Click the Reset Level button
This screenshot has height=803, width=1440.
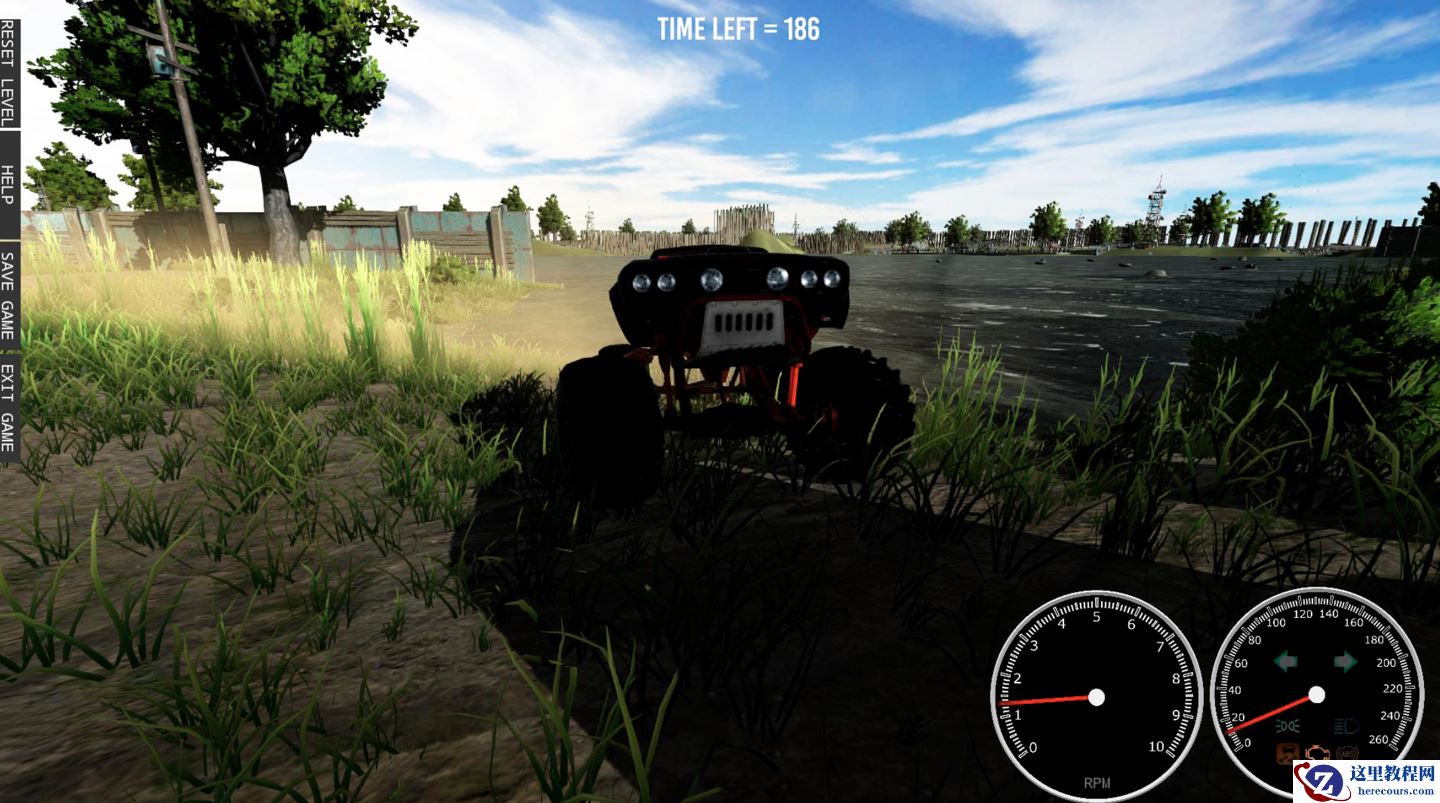pyautogui.click(x=8, y=65)
